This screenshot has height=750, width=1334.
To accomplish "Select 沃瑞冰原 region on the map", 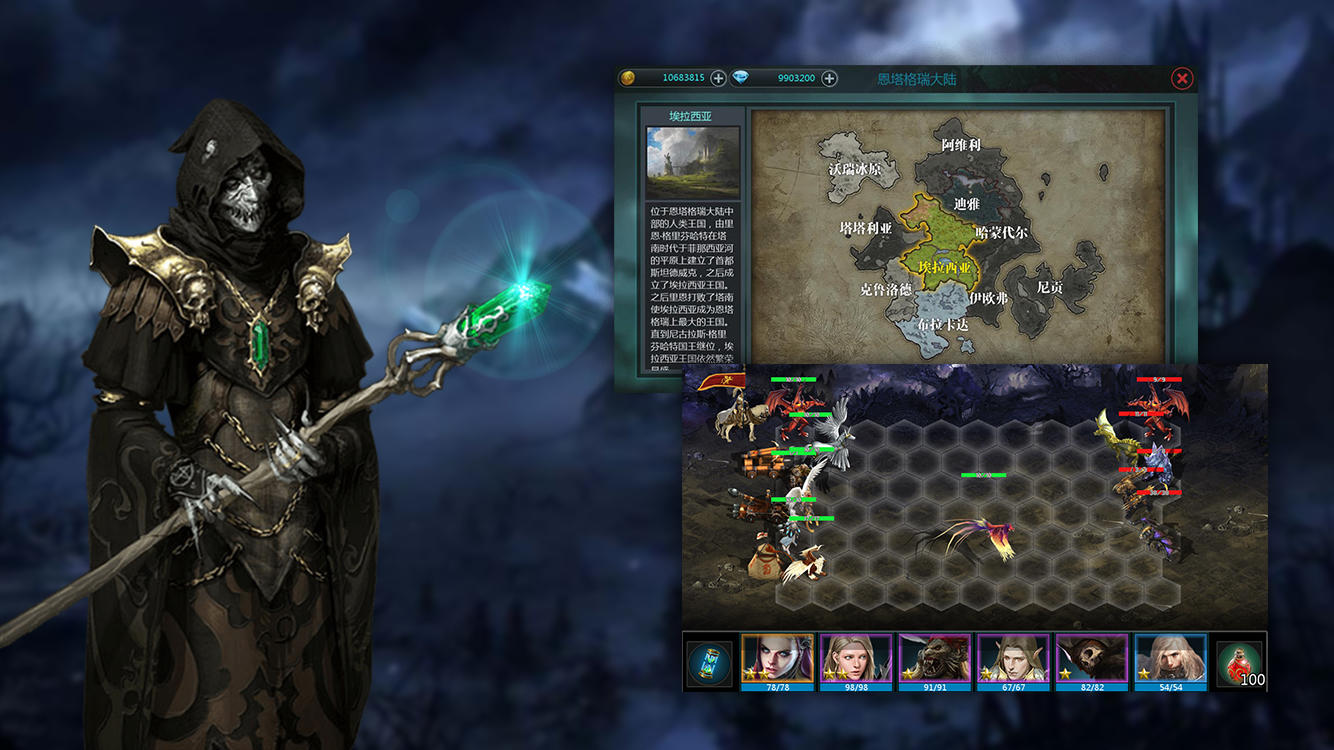I will [857, 167].
